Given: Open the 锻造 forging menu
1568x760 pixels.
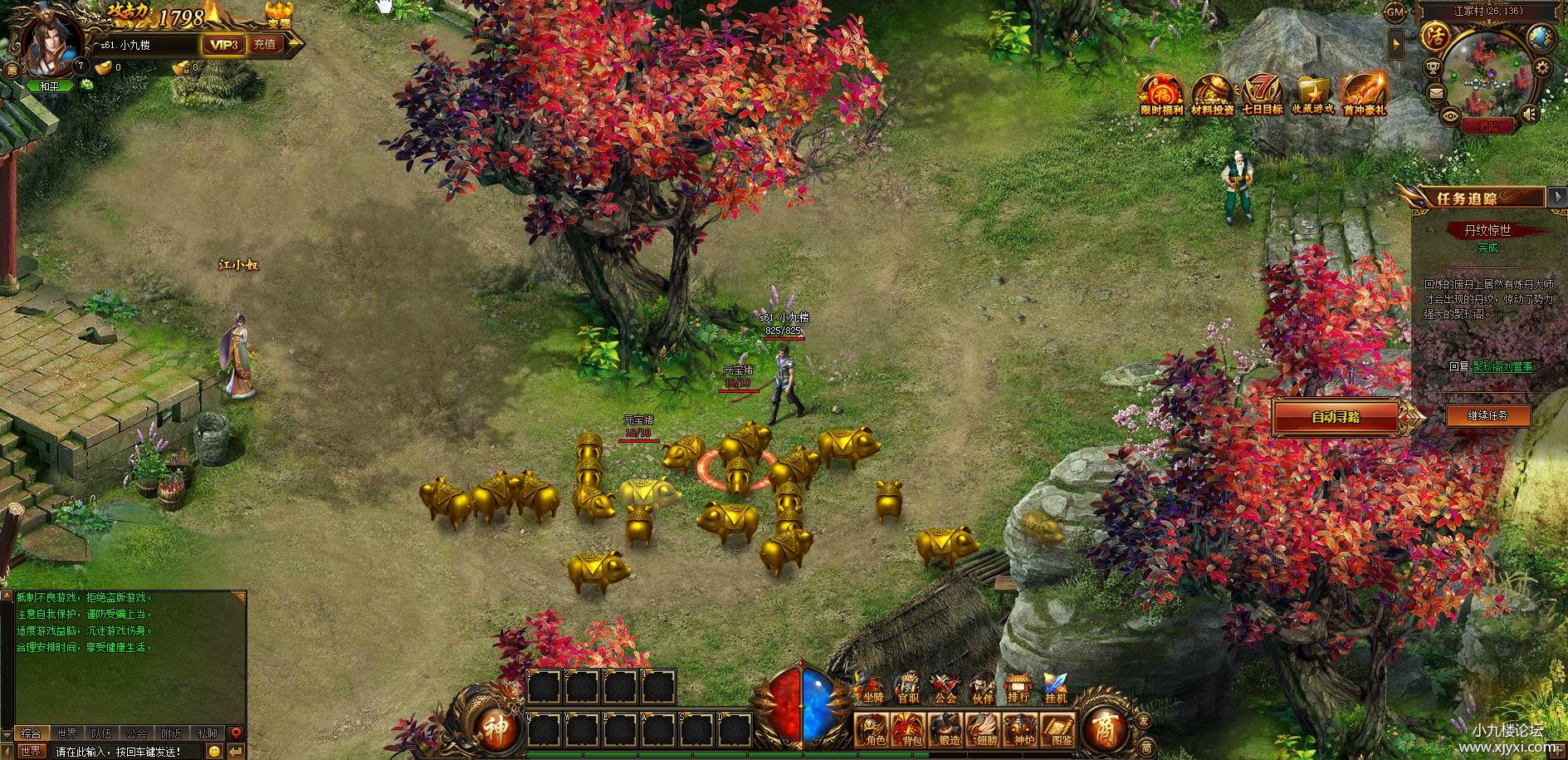Looking at the screenshot, I should click(x=948, y=729).
